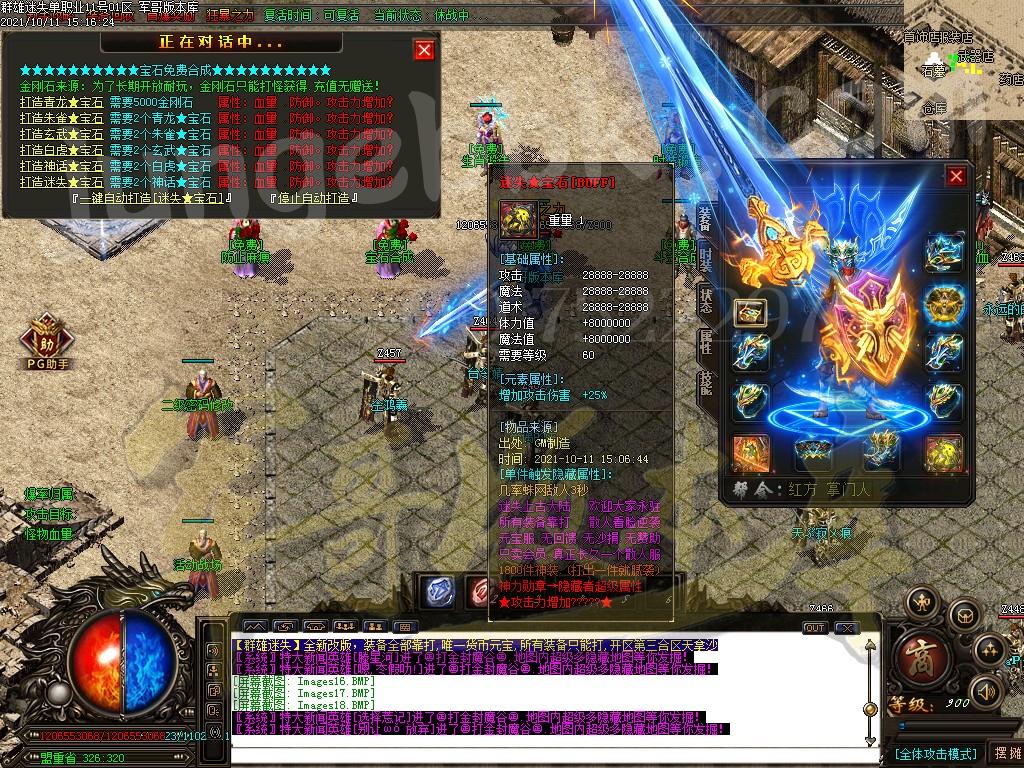The image size is (1024, 768).
Task: Toggle the 全体攻击模式 attack mode button
Action: (x=934, y=753)
